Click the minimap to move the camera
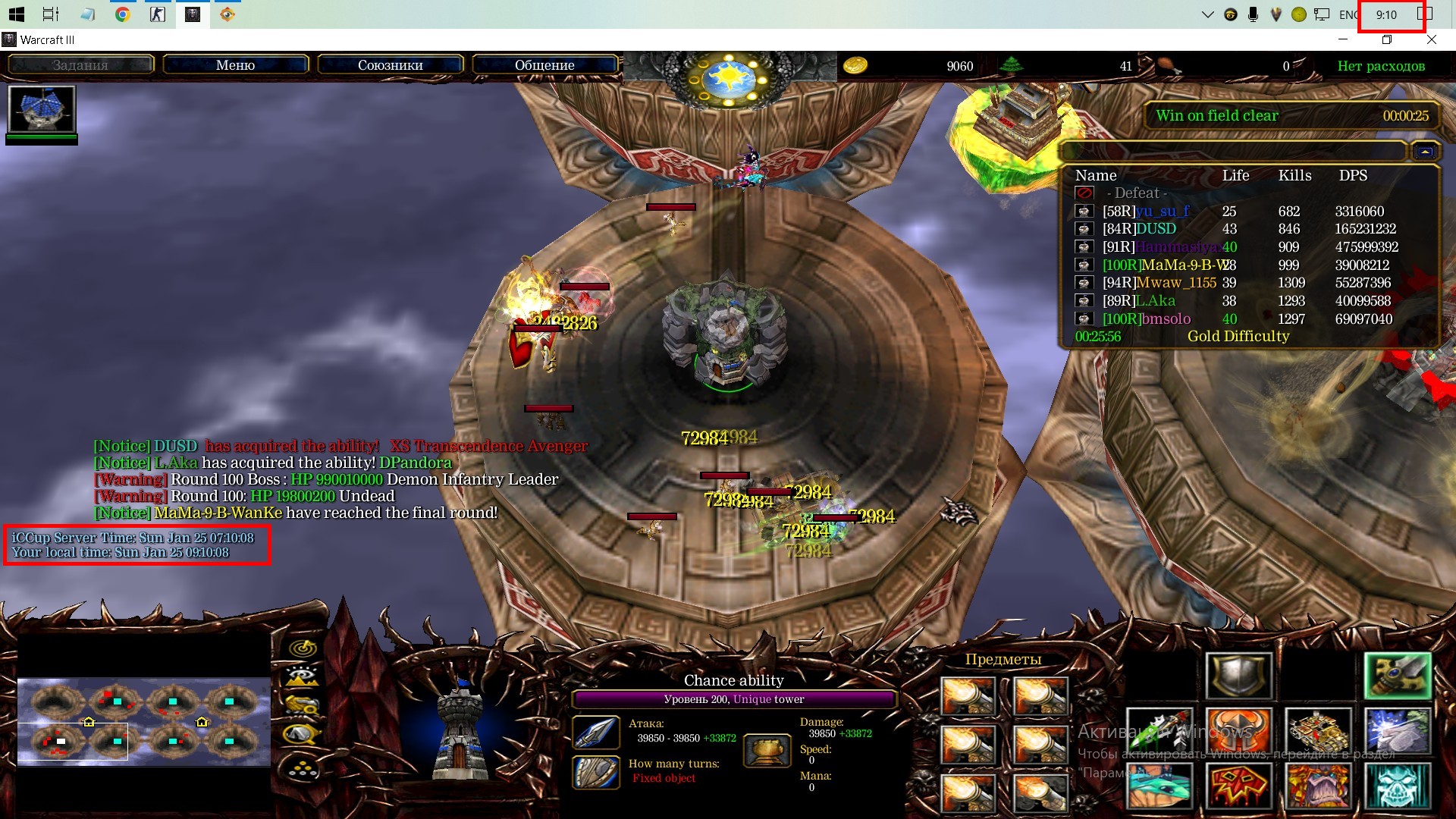 pos(144,720)
